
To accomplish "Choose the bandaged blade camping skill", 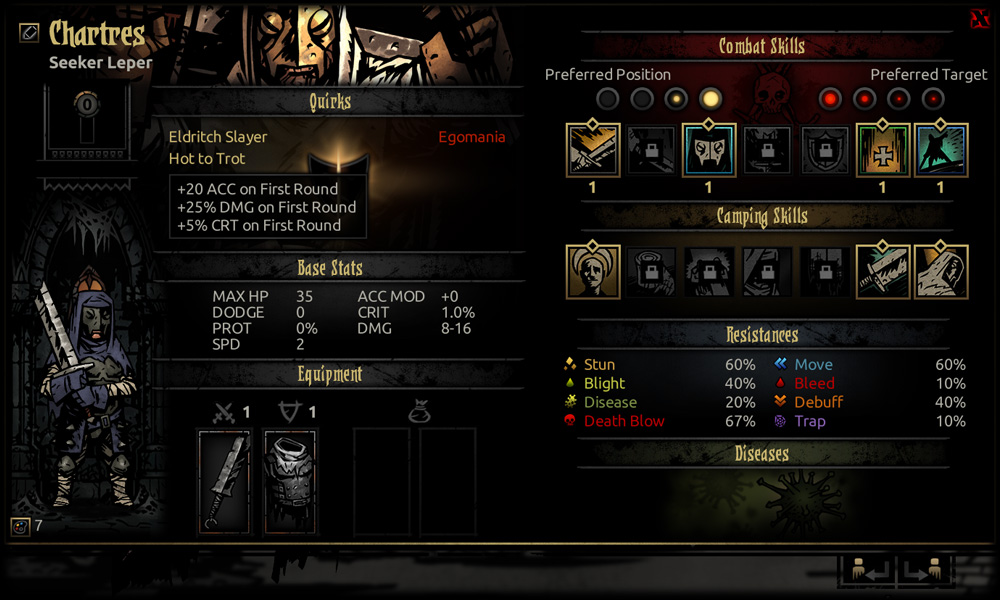I will 883,271.
